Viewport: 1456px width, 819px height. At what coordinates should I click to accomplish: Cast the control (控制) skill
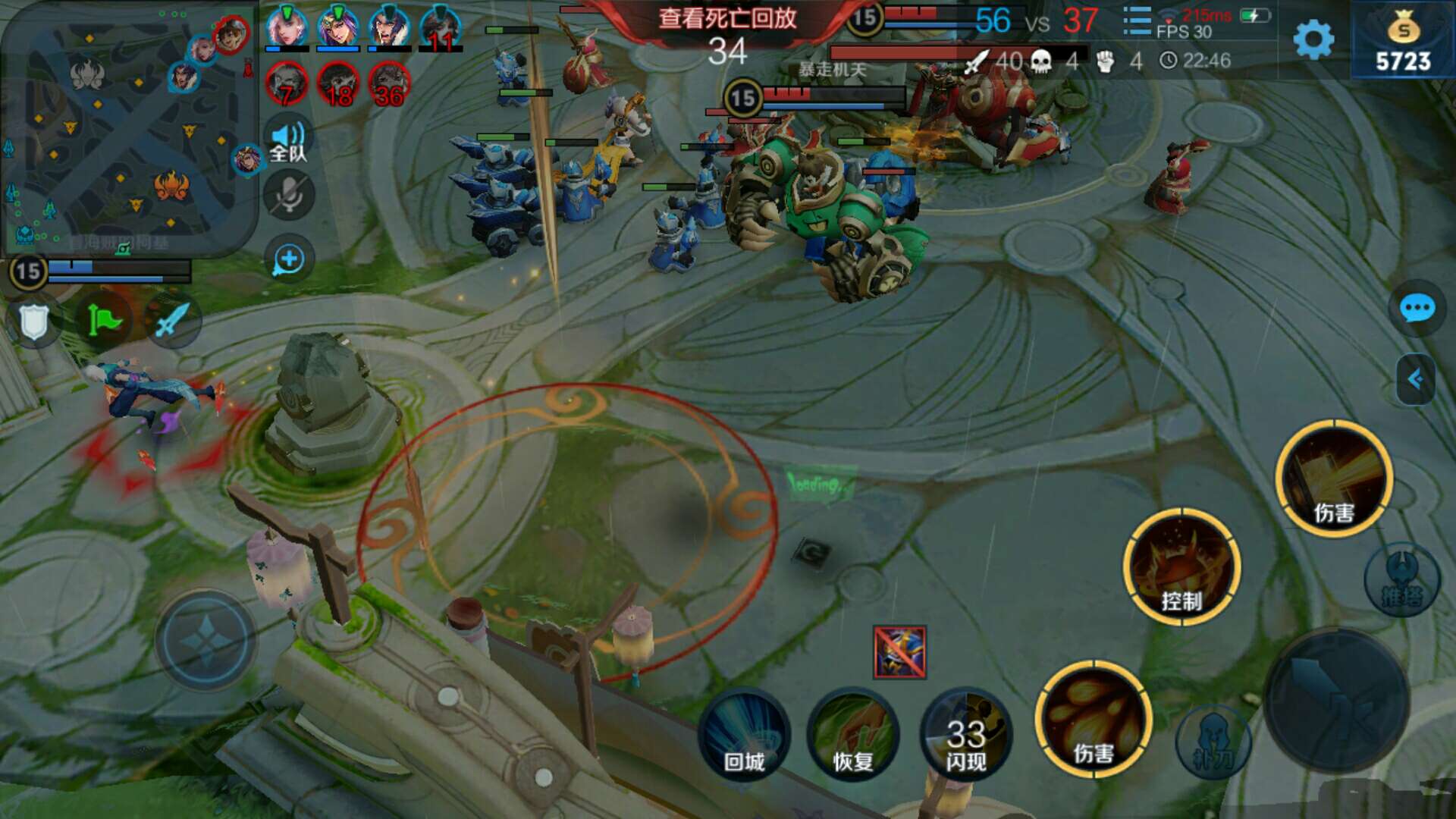pyautogui.click(x=1181, y=567)
